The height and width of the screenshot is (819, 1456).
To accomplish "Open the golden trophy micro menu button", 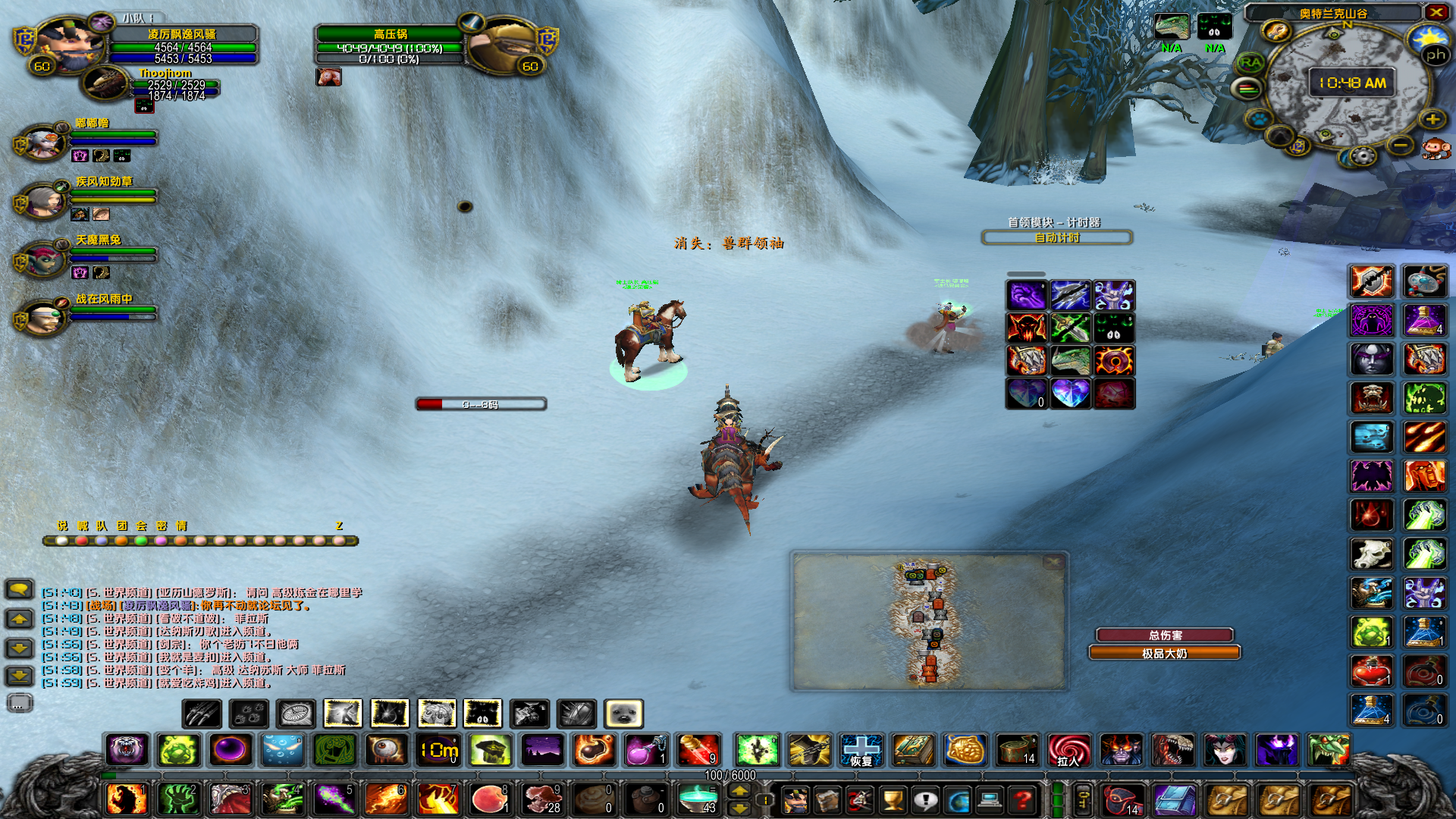I will (x=893, y=799).
